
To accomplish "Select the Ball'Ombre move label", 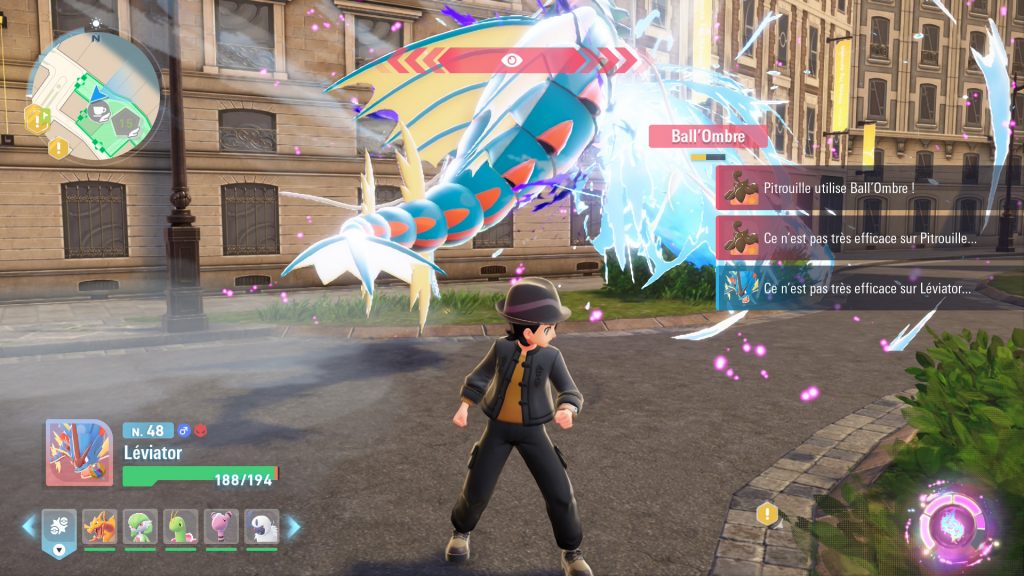I will tap(708, 136).
